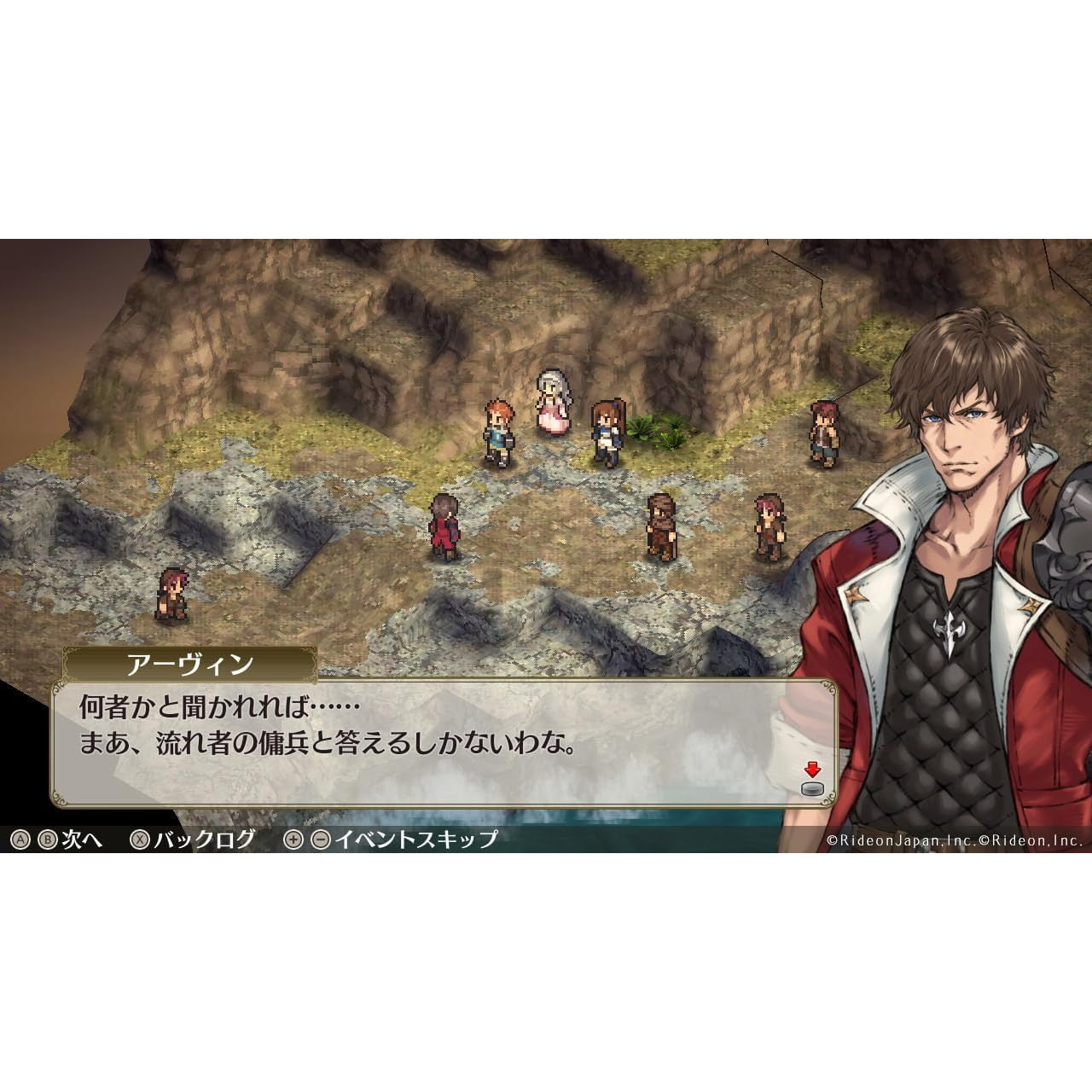Click the plus button event skip icon
The width and height of the screenshot is (1092, 1092).
coord(292,839)
